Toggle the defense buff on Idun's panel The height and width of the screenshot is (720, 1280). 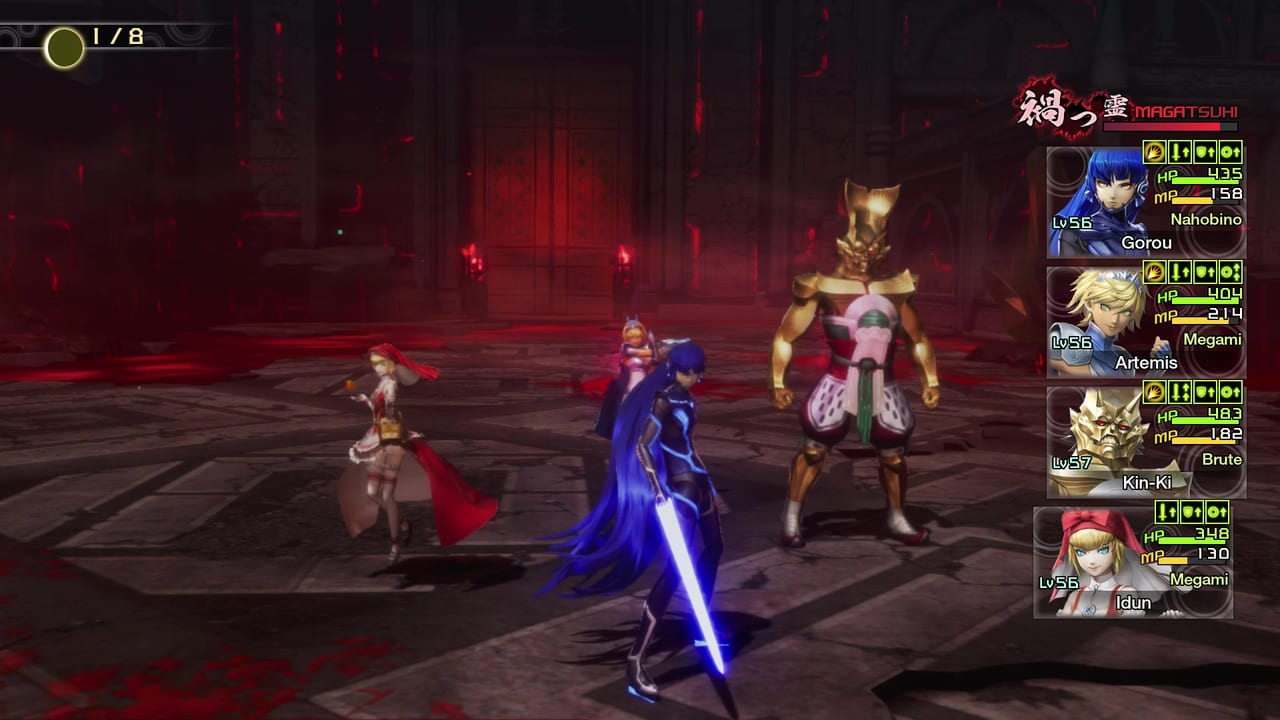[1192, 512]
